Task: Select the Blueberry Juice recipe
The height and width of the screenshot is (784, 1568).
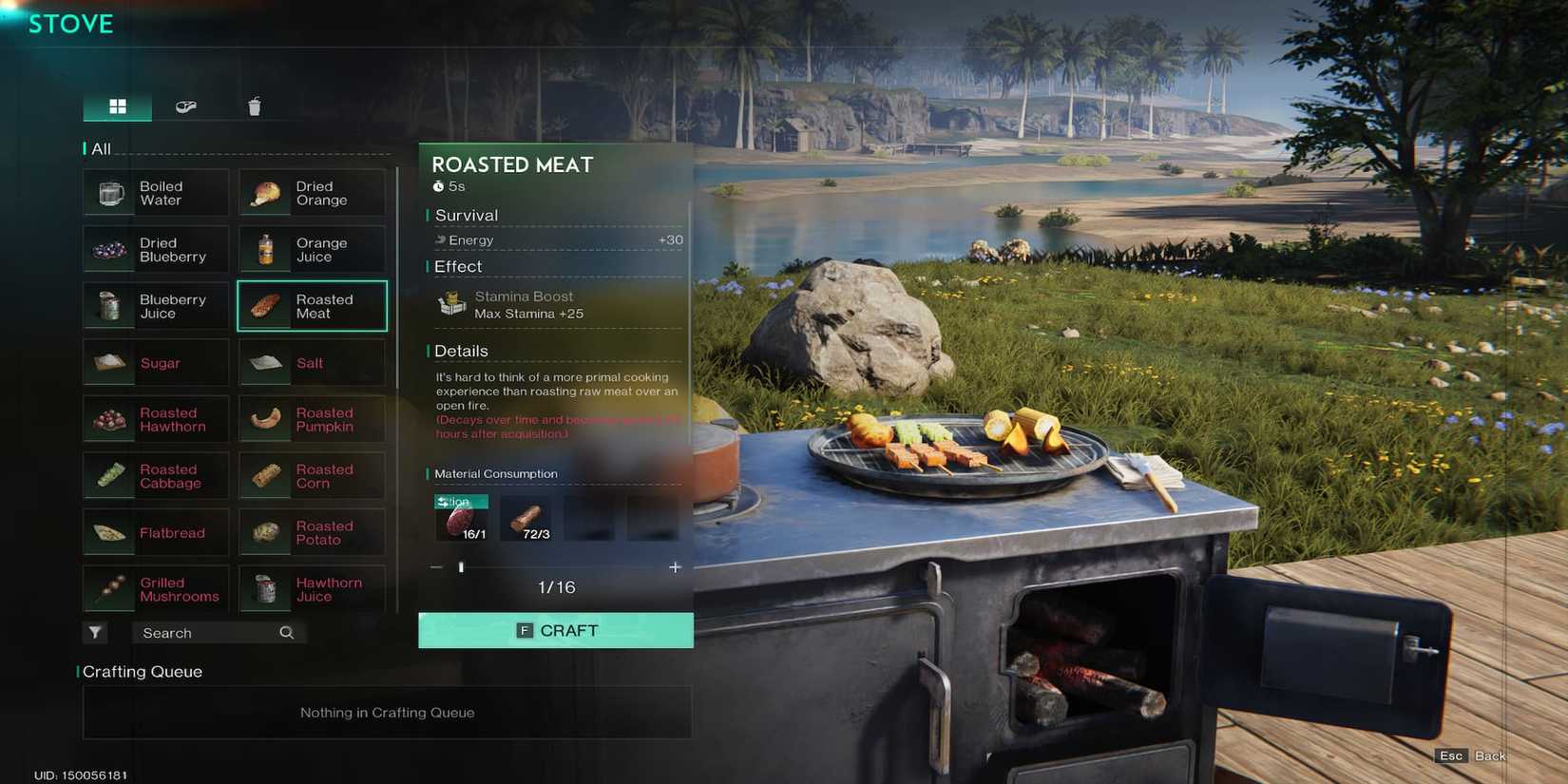Action: click(155, 305)
